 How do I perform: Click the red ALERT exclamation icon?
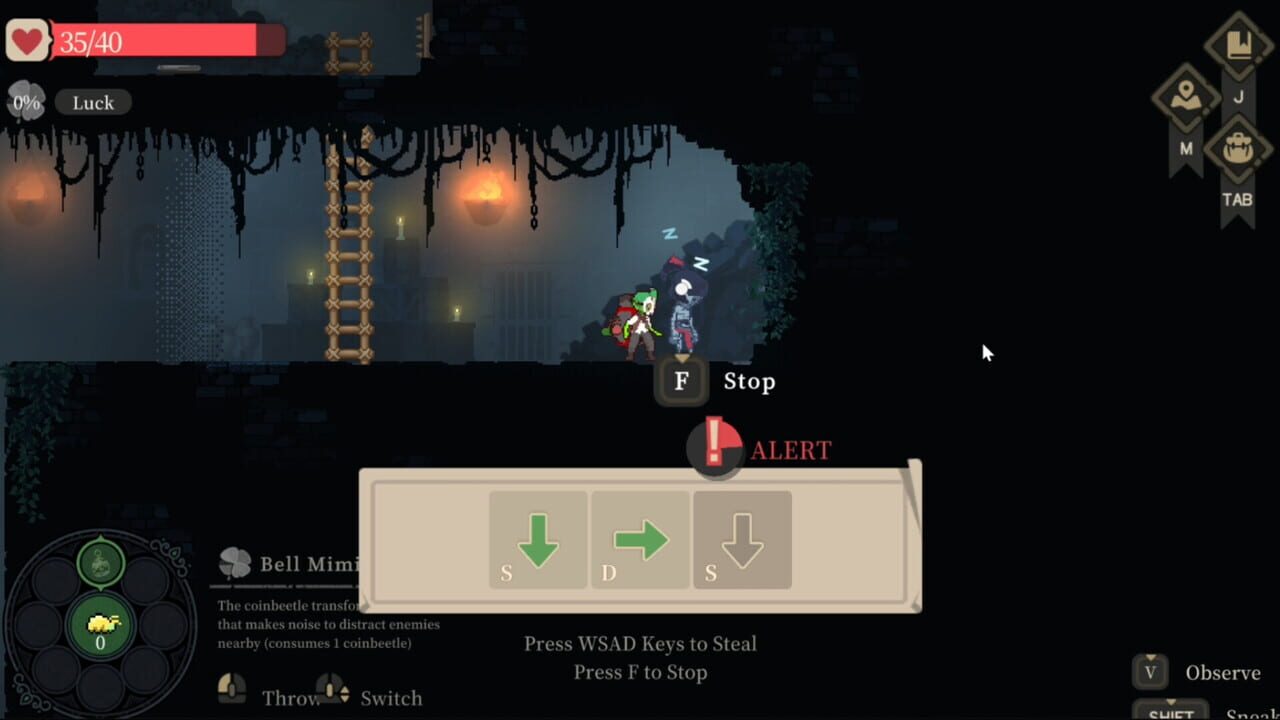(x=716, y=449)
